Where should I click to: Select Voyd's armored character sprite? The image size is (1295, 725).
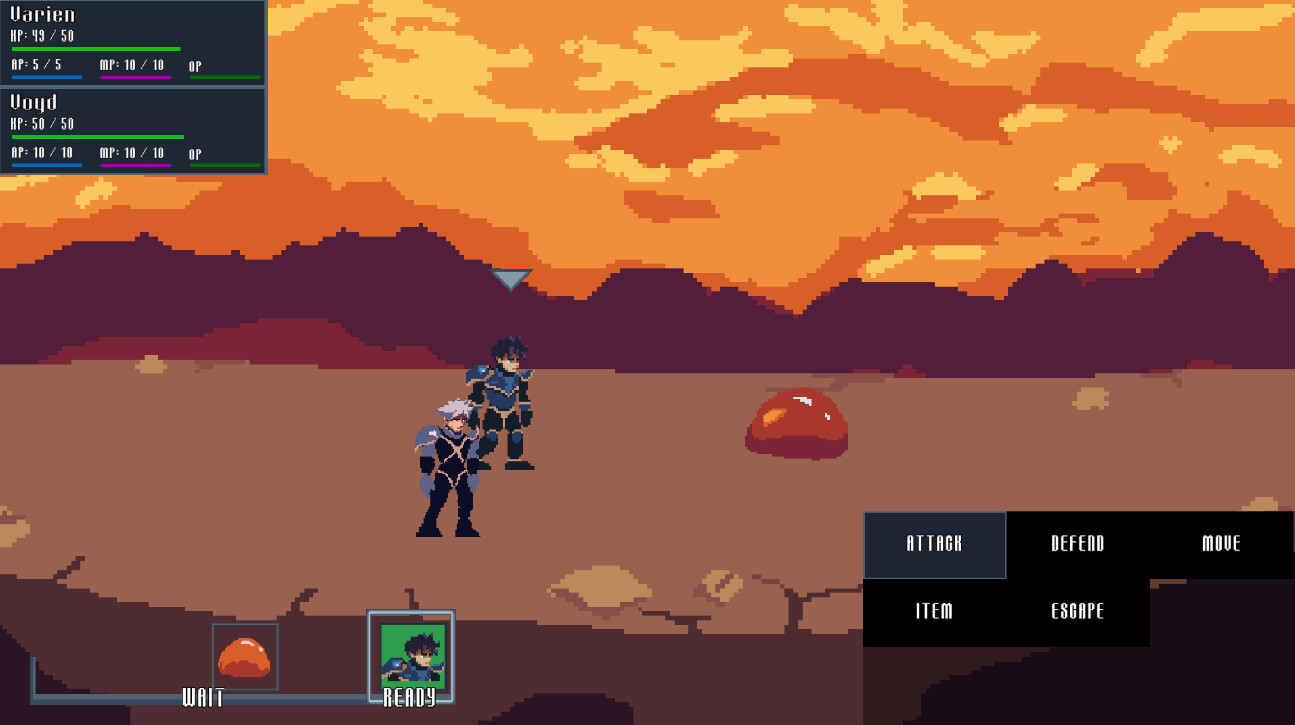coord(505,400)
